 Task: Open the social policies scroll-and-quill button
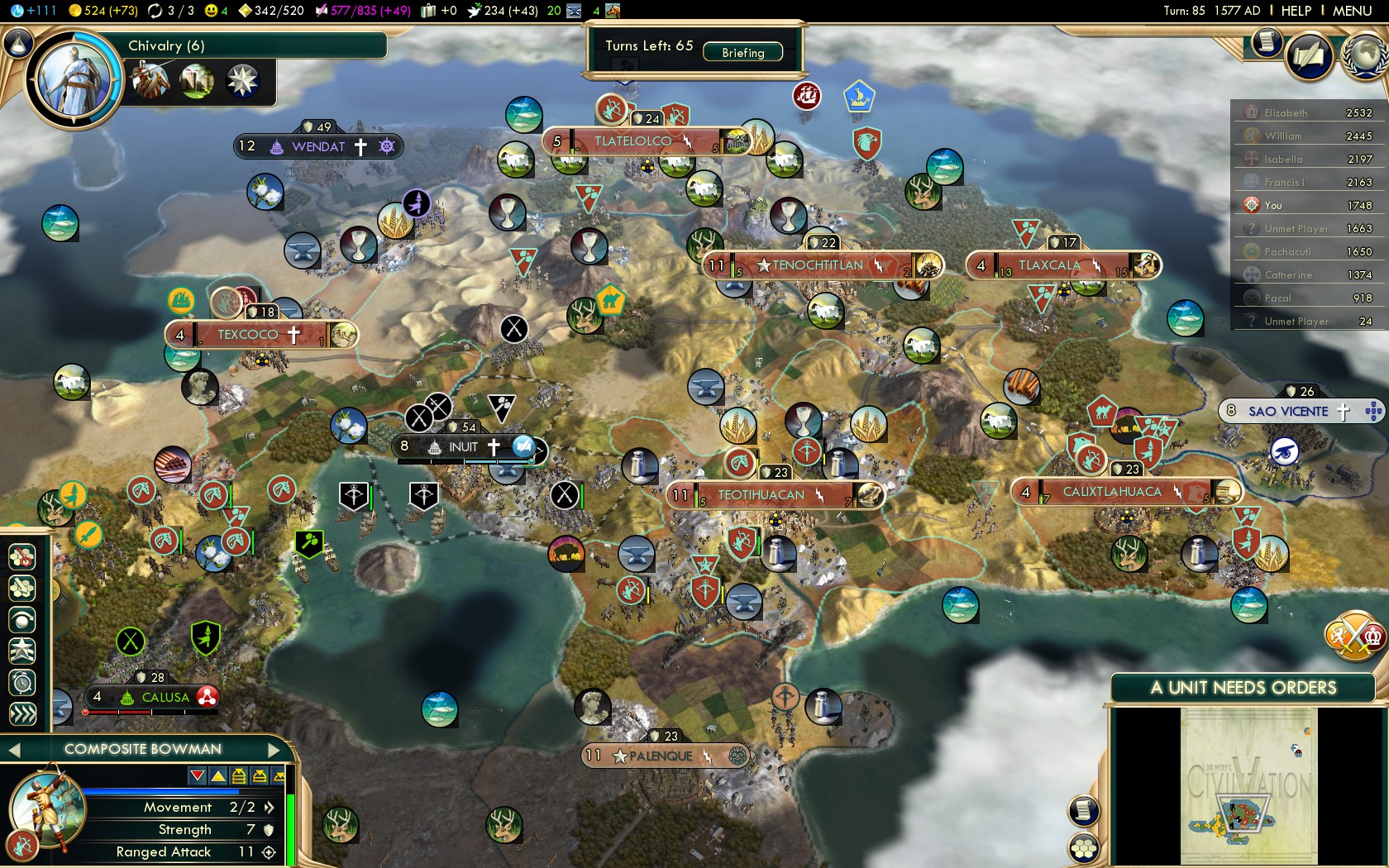click(1308, 56)
